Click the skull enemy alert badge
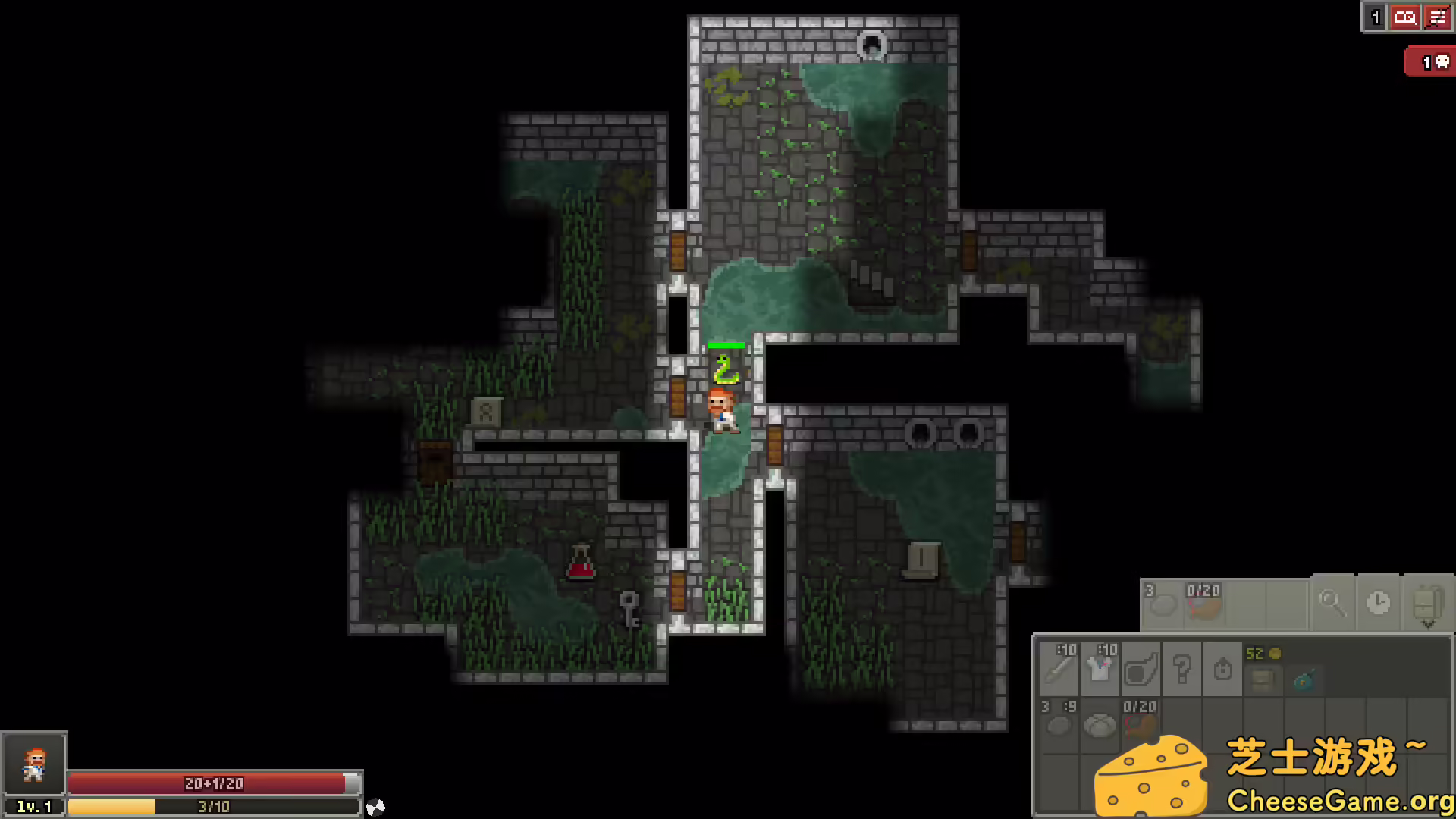1456x819 pixels. point(1429,61)
